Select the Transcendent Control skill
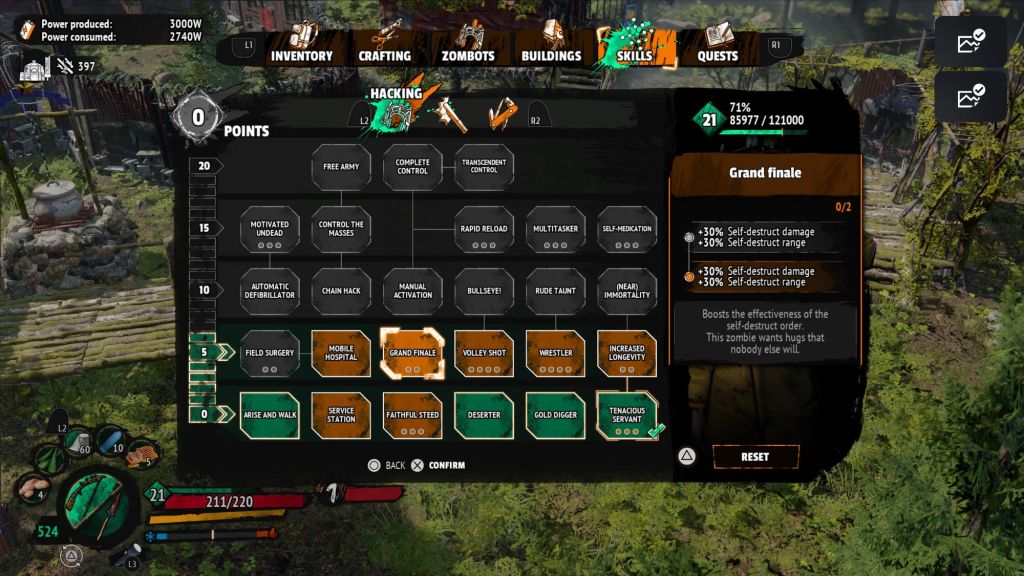1024x576 pixels. (484, 167)
